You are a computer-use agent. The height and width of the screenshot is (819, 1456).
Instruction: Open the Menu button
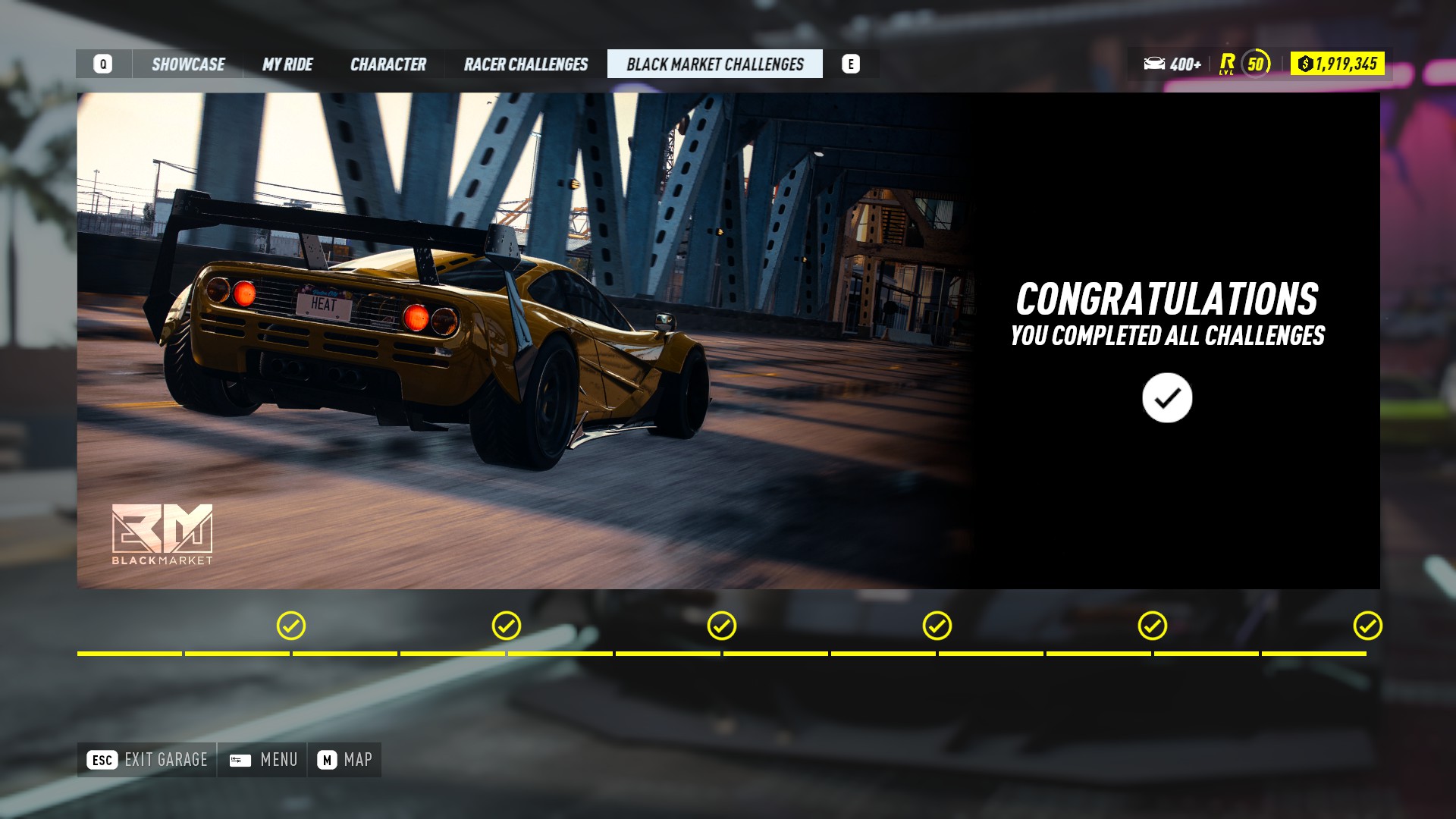pyautogui.click(x=263, y=760)
